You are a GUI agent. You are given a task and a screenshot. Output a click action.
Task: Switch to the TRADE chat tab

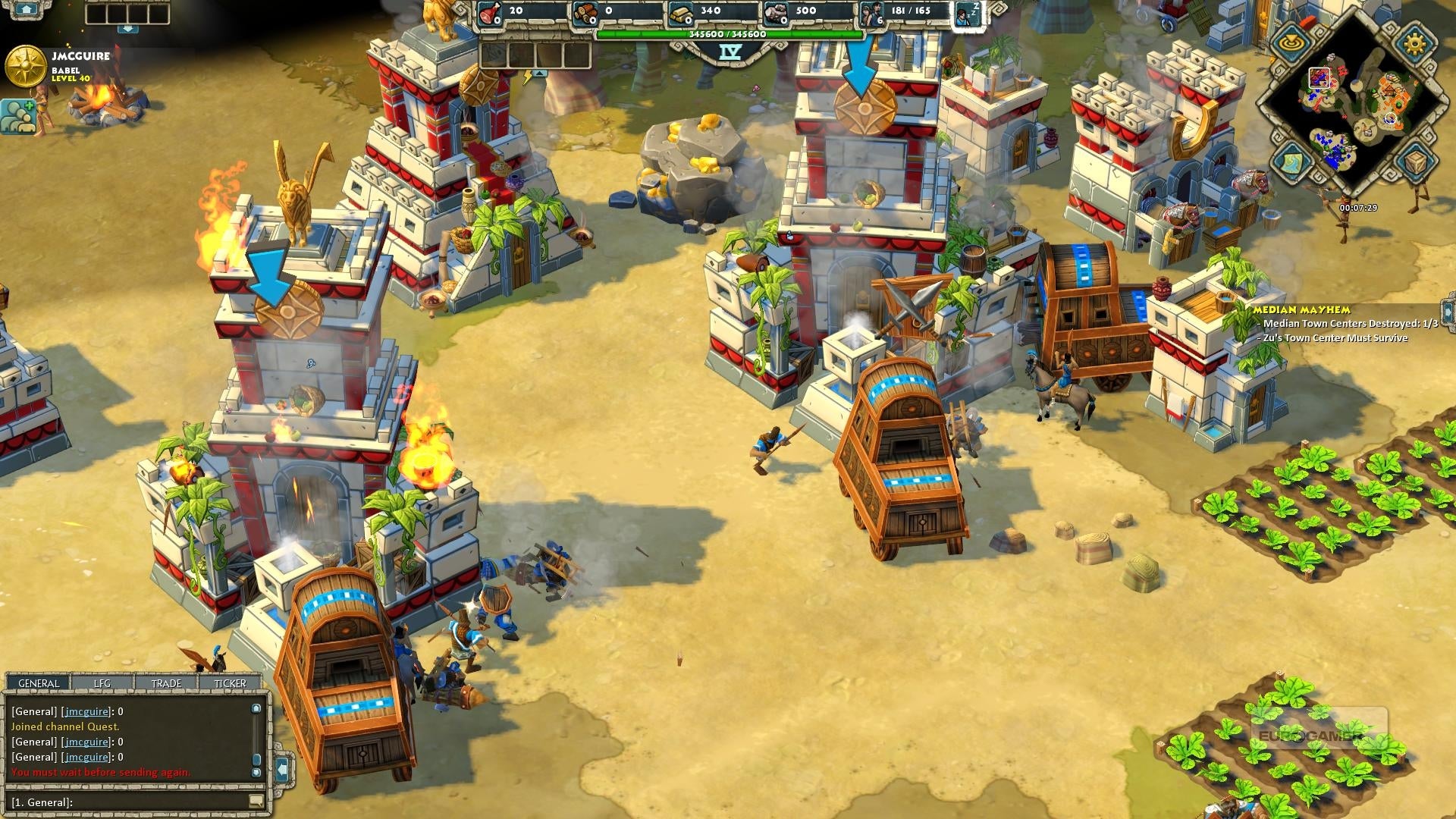click(x=166, y=683)
